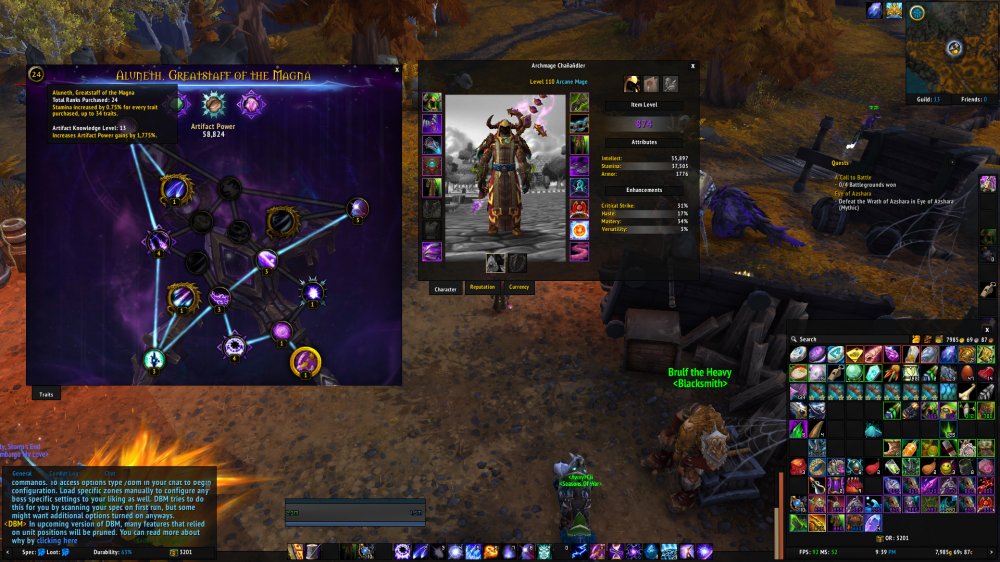
Task: Select the orange sun trinket slot
Action: [579, 231]
